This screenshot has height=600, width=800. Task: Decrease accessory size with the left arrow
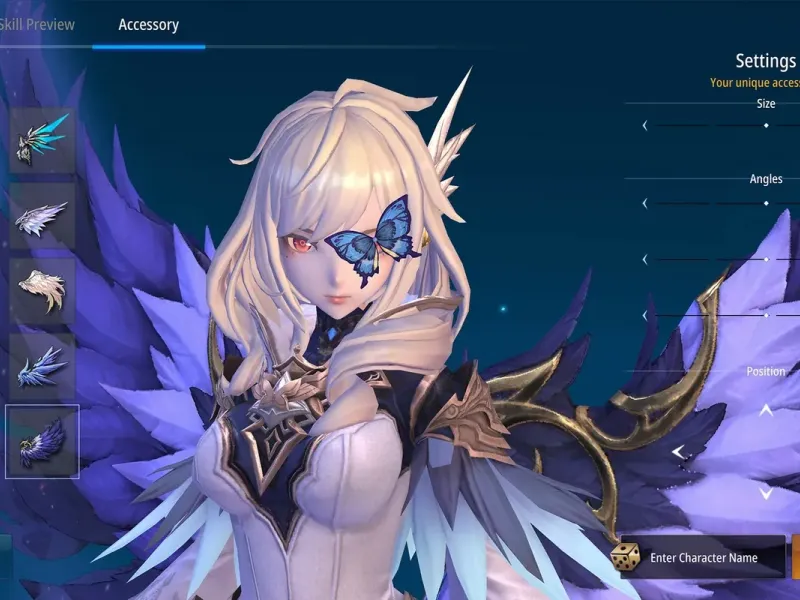pyautogui.click(x=645, y=125)
